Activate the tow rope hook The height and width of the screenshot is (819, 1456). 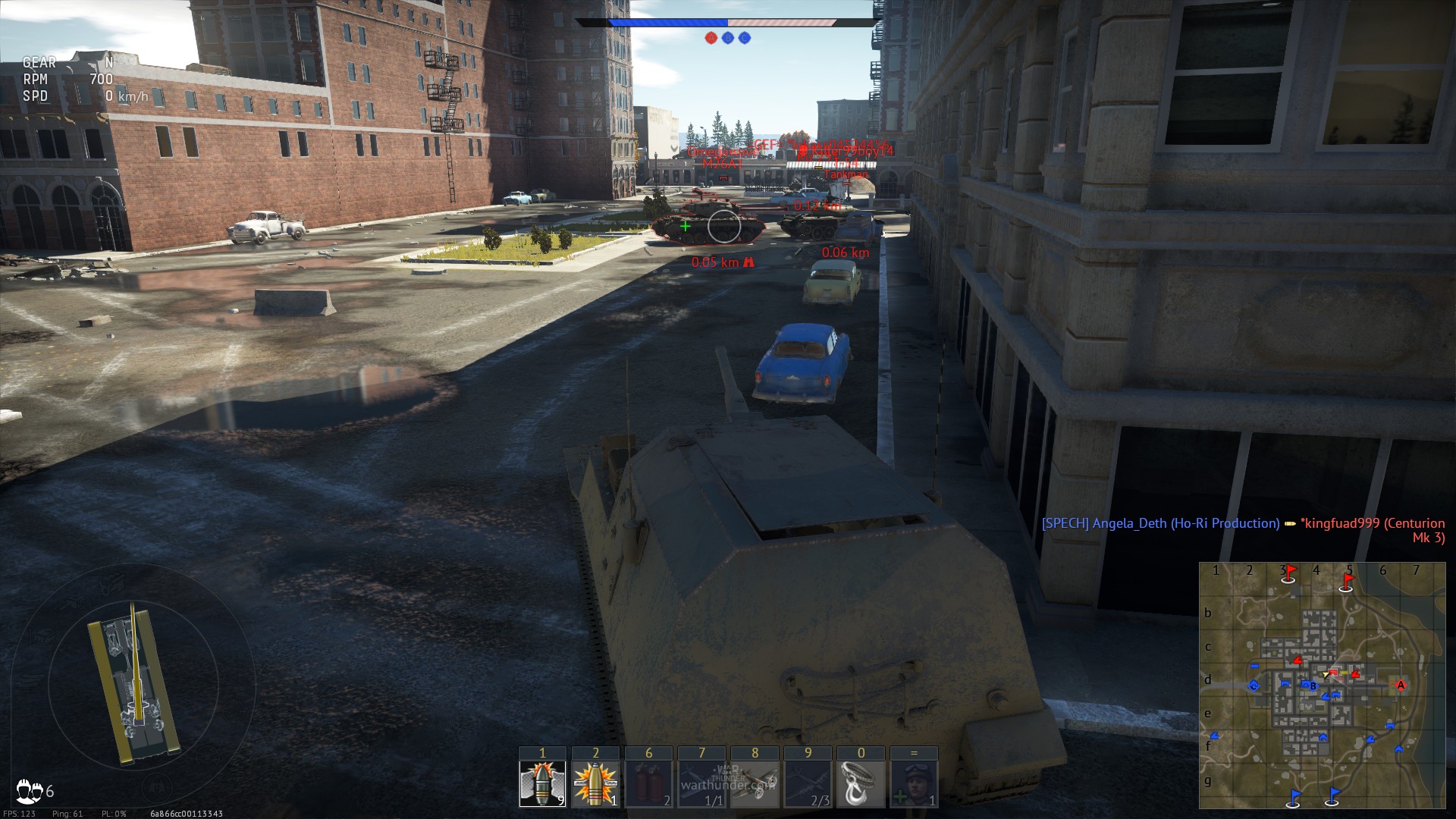pyautogui.click(x=861, y=783)
